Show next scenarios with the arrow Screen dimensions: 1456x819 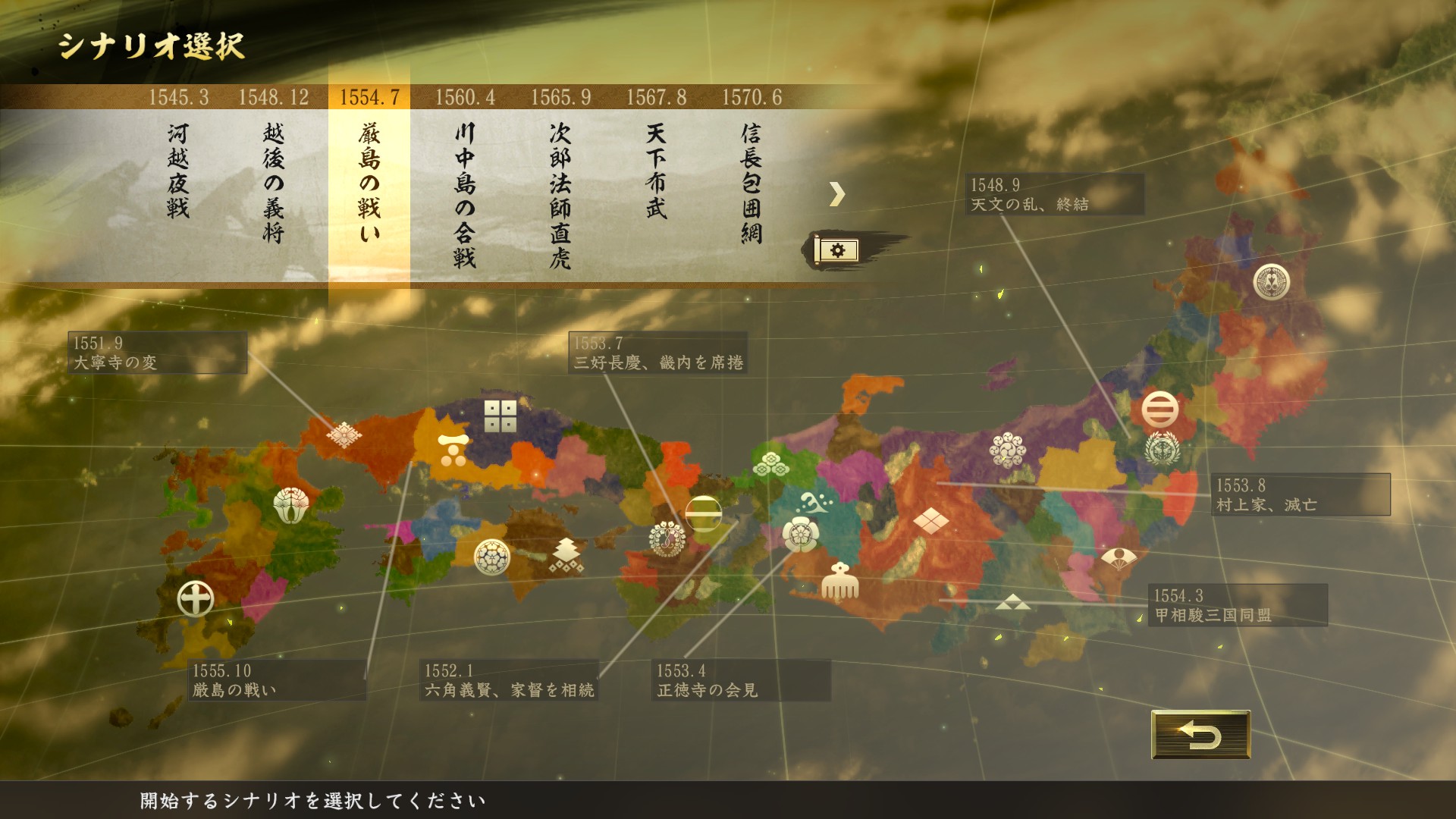(836, 194)
